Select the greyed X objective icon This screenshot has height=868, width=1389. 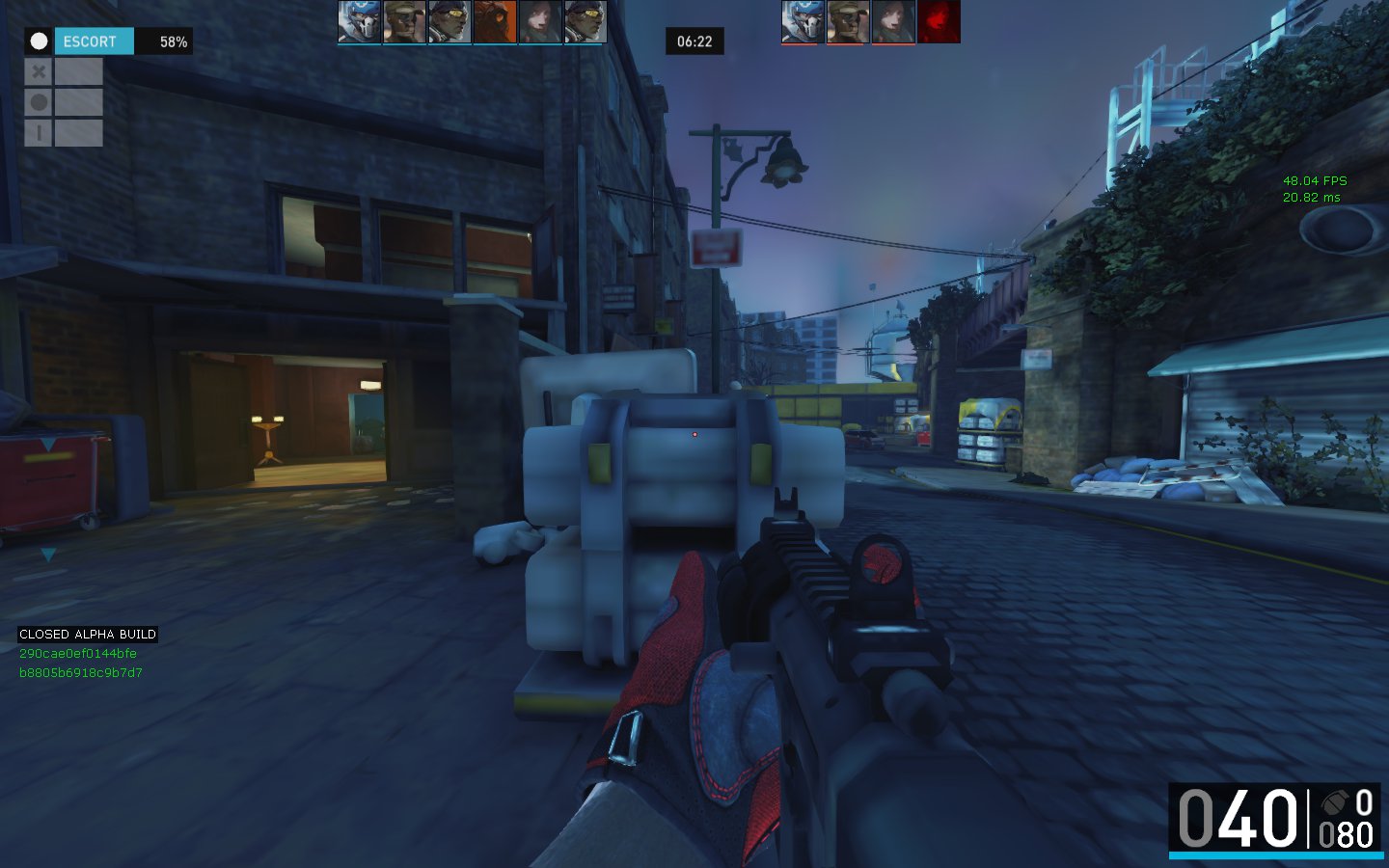point(39,71)
